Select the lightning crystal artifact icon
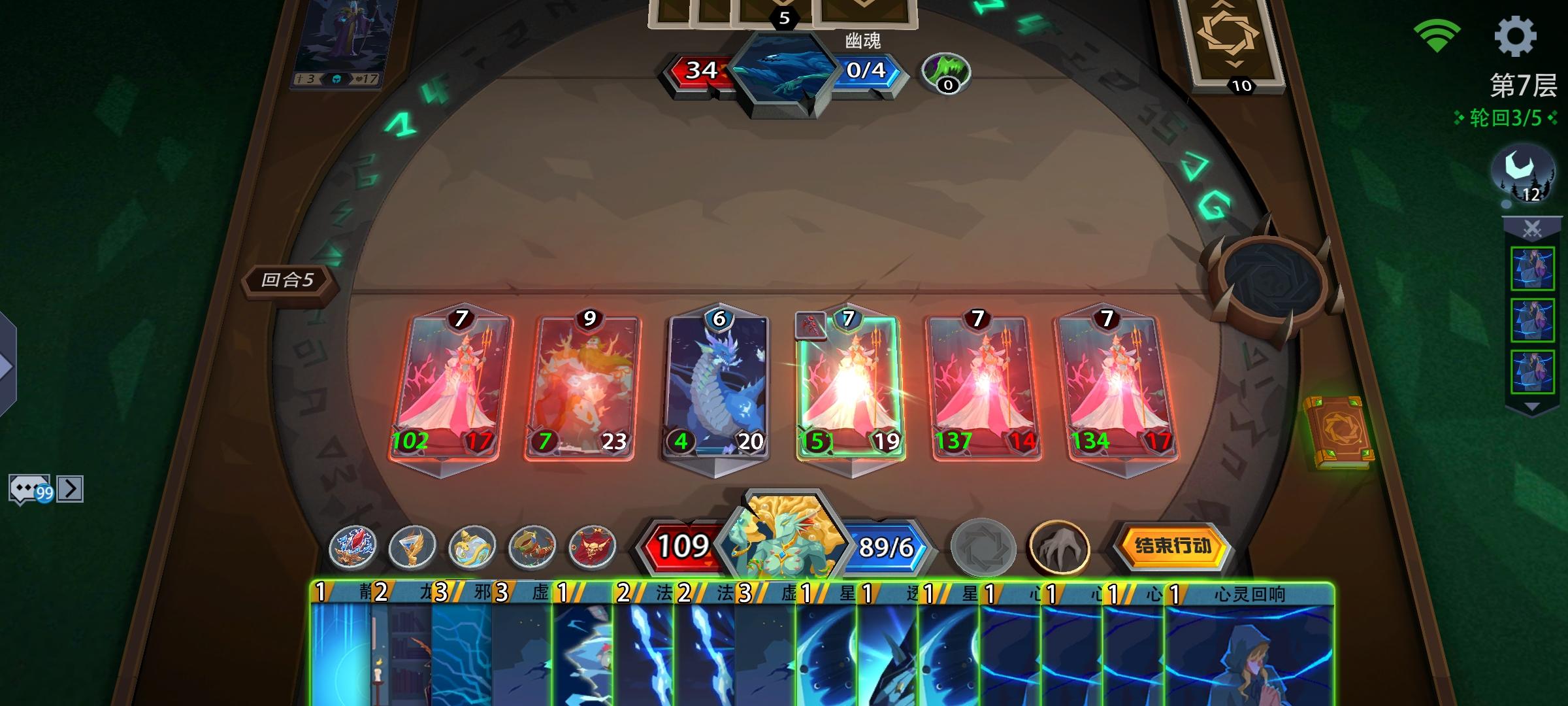1568x706 pixels. pos(353,549)
